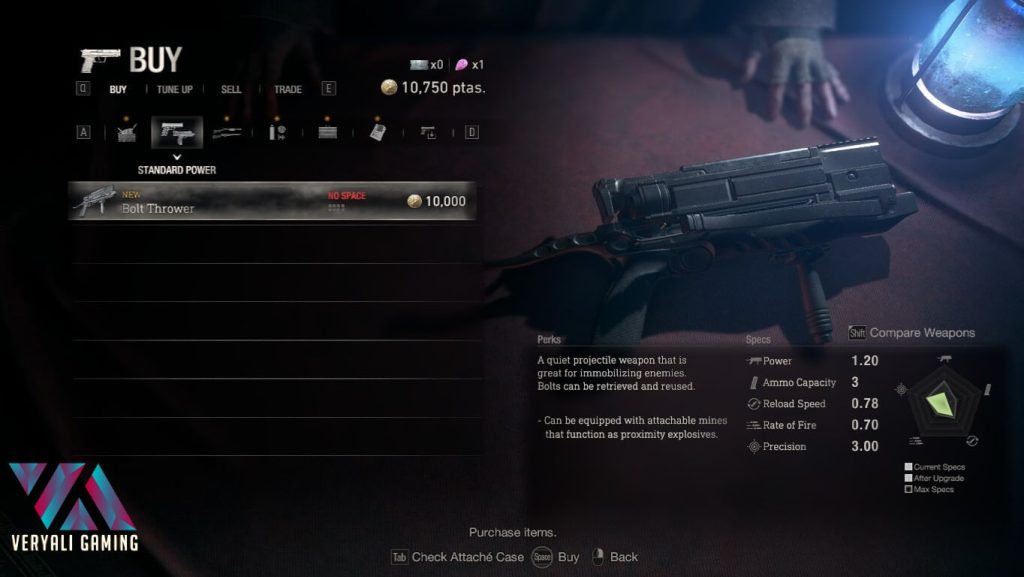Select the Bolt Thrower listing
The width and height of the screenshot is (1024, 577).
click(270, 201)
